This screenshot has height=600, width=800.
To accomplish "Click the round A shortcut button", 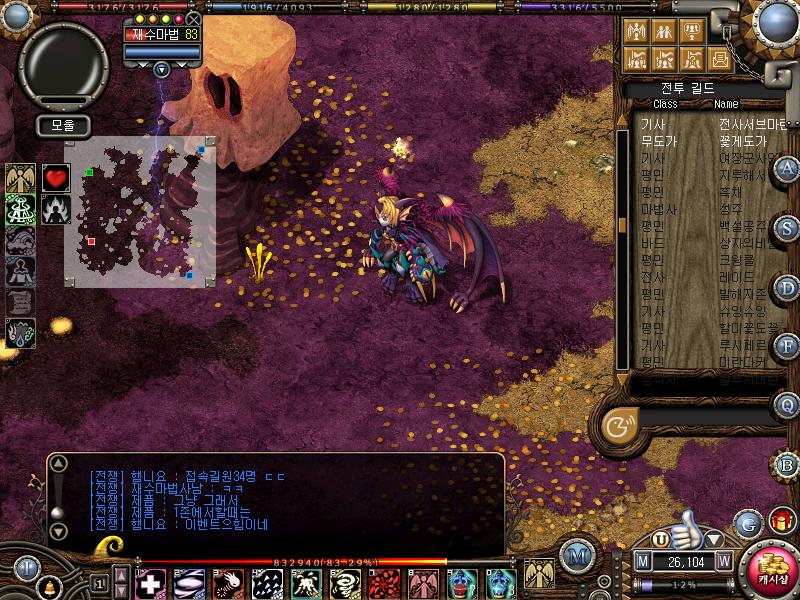I will 788,167.
